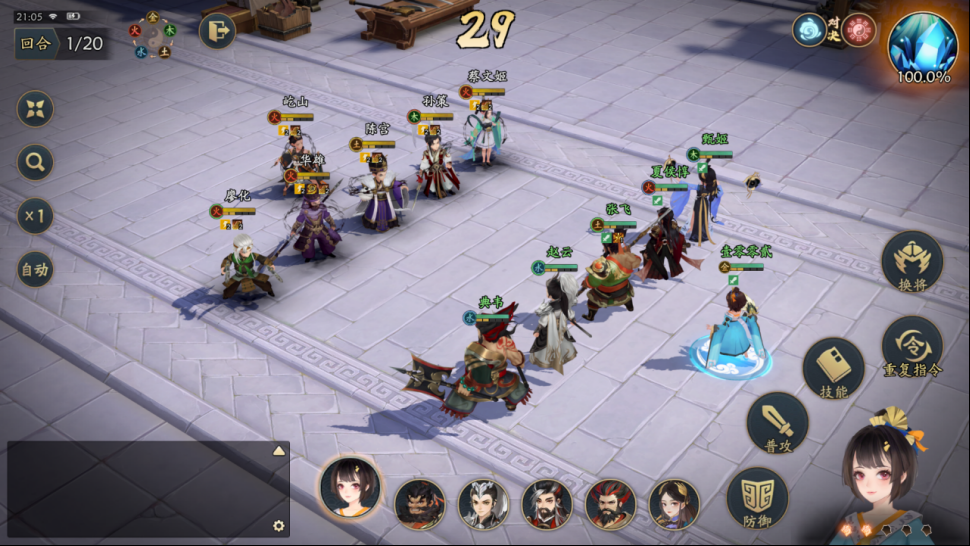Select the silver-haired young general portrait

click(x=484, y=504)
